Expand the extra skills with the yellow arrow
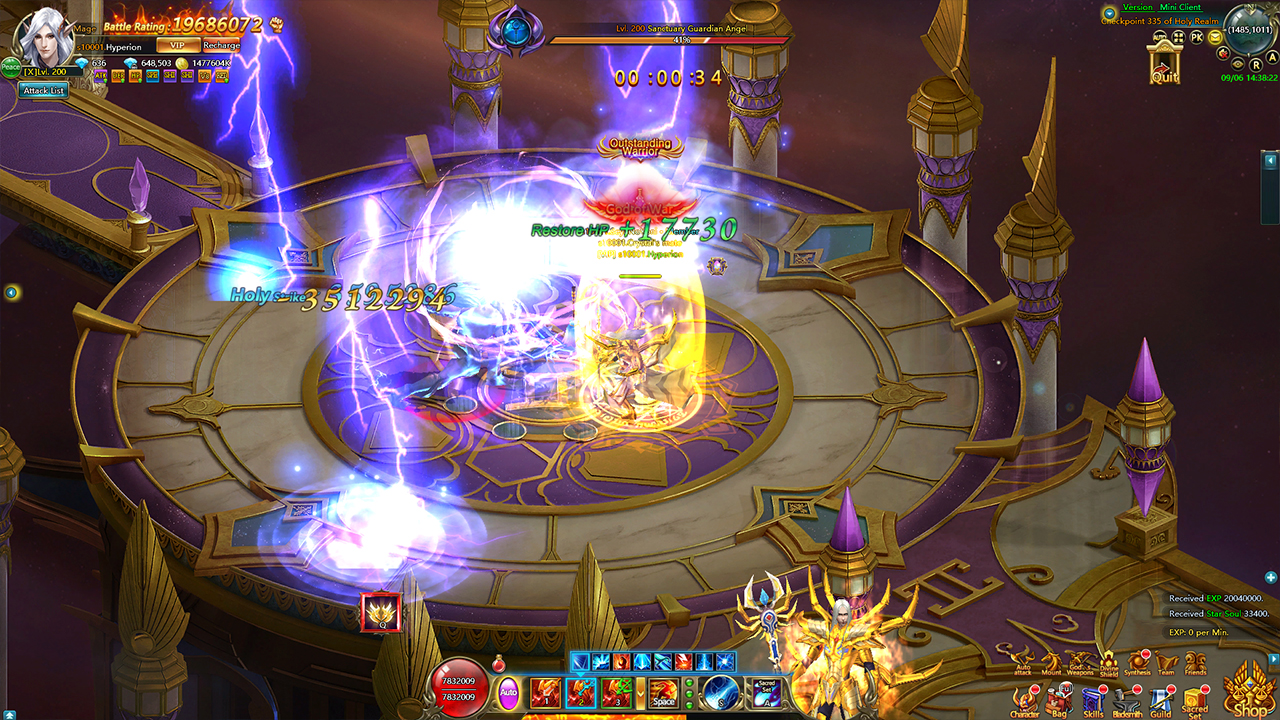 pyautogui.click(x=640, y=693)
